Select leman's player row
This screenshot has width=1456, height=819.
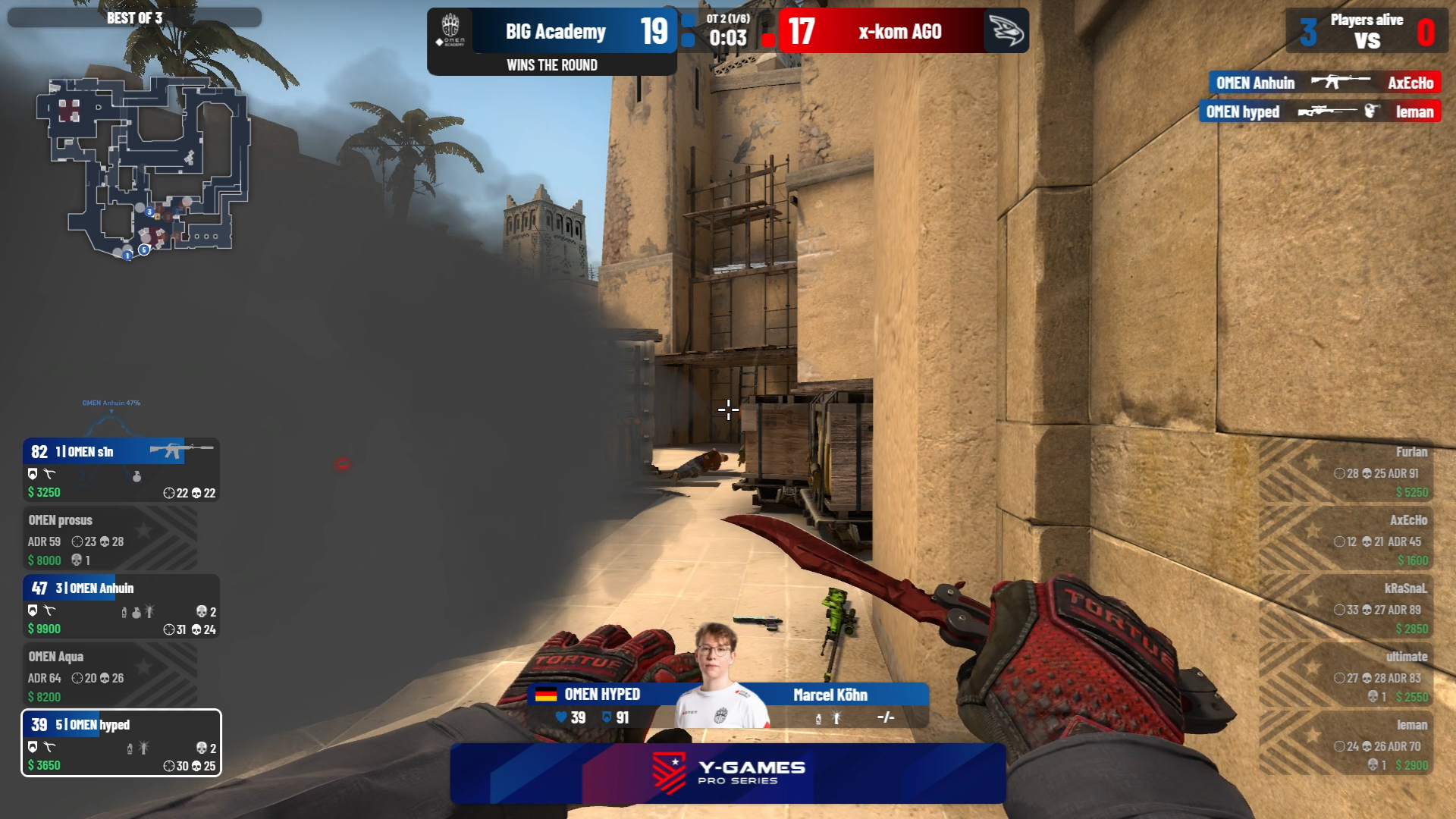click(1357, 744)
